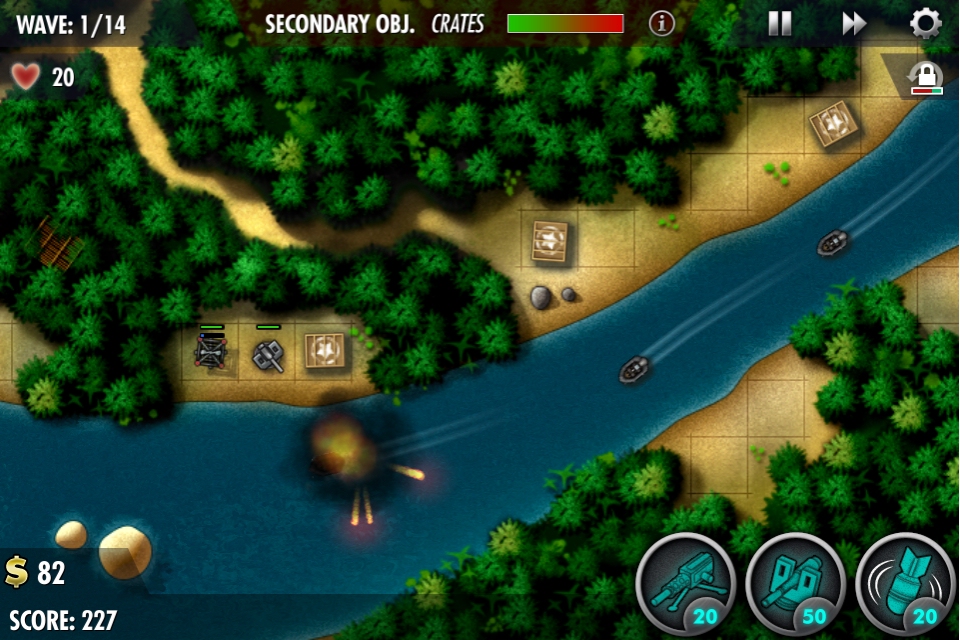Open the settings gear menu
The width and height of the screenshot is (960, 640).
pos(926,23)
